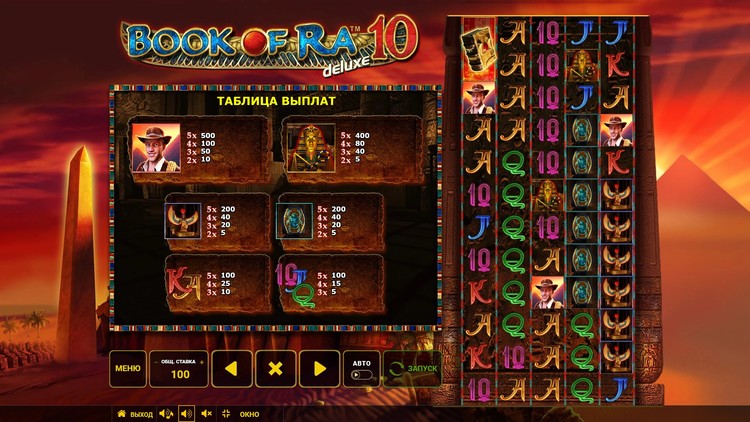The width and height of the screenshot is (750, 422).
Task: Exit the game via ВЫХОД
Action: (135, 413)
